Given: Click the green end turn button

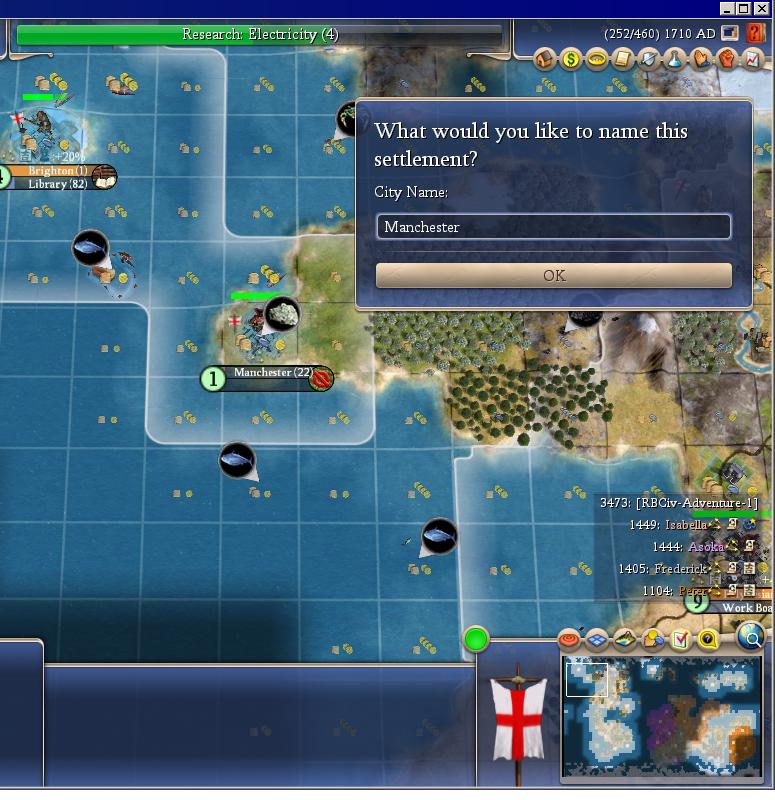Looking at the screenshot, I should pyautogui.click(x=476, y=639).
